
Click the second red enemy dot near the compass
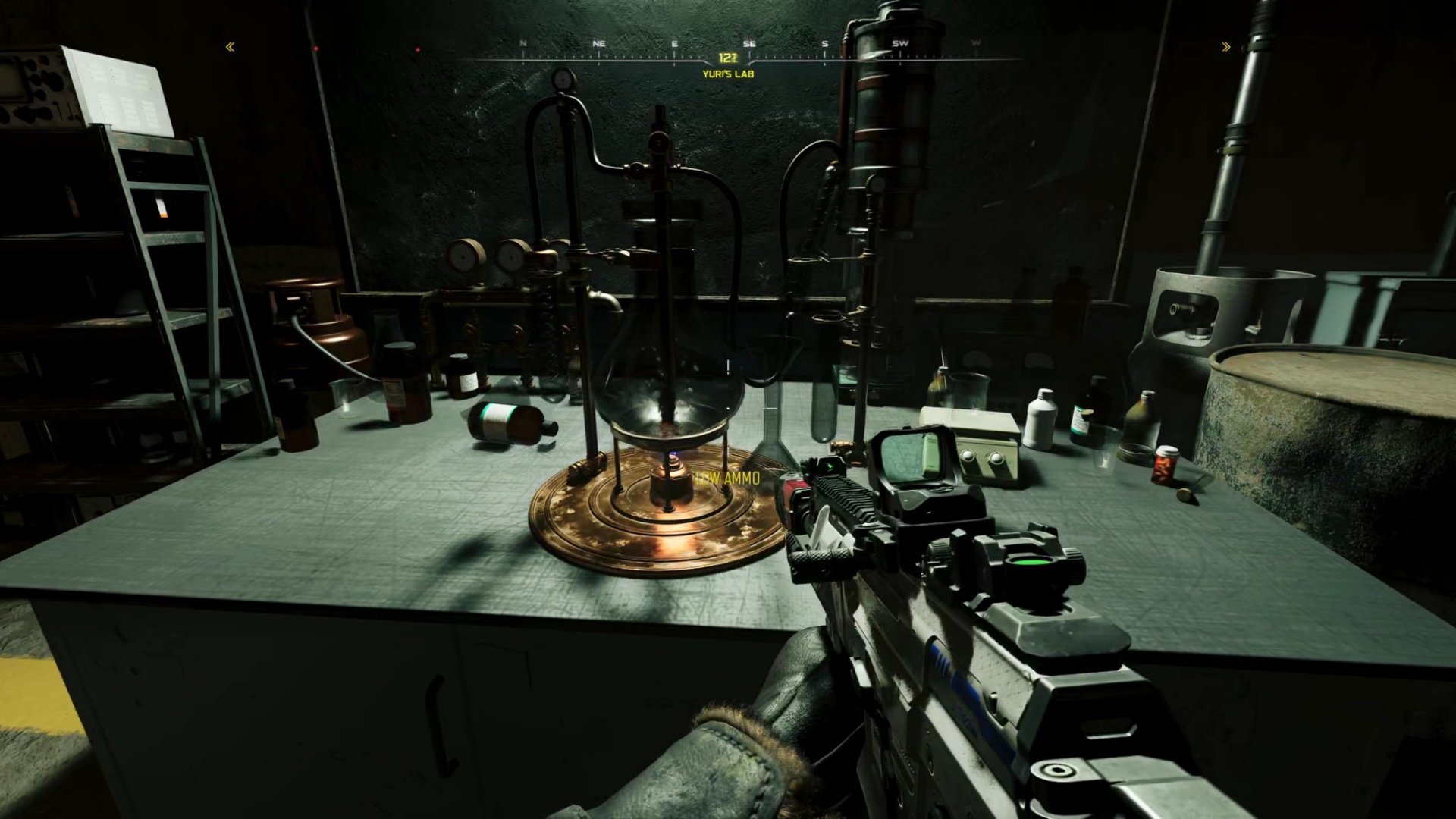pyautogui.click(x=416, y=49)
